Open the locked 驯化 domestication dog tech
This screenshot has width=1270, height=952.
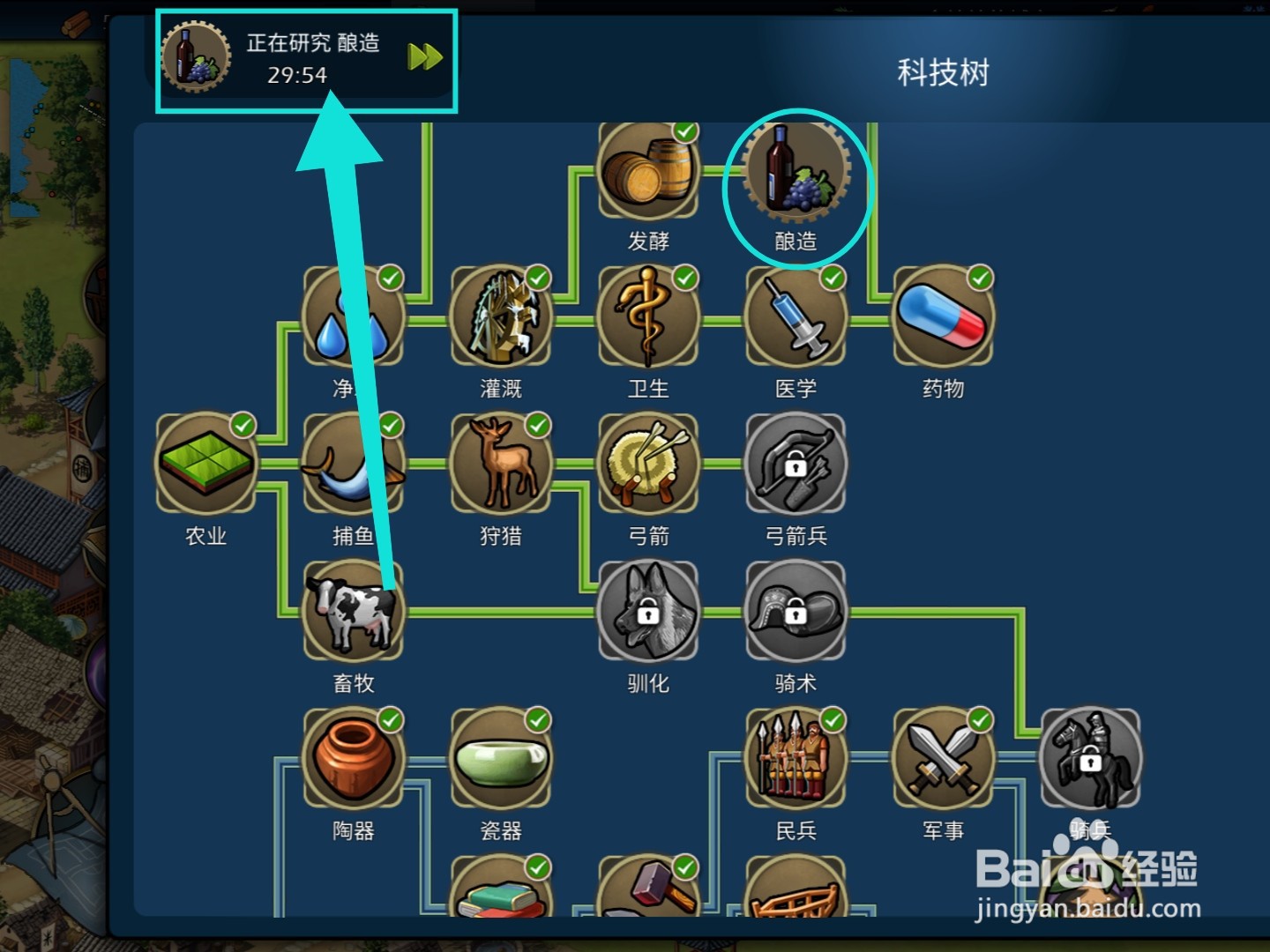click(650, 613)
